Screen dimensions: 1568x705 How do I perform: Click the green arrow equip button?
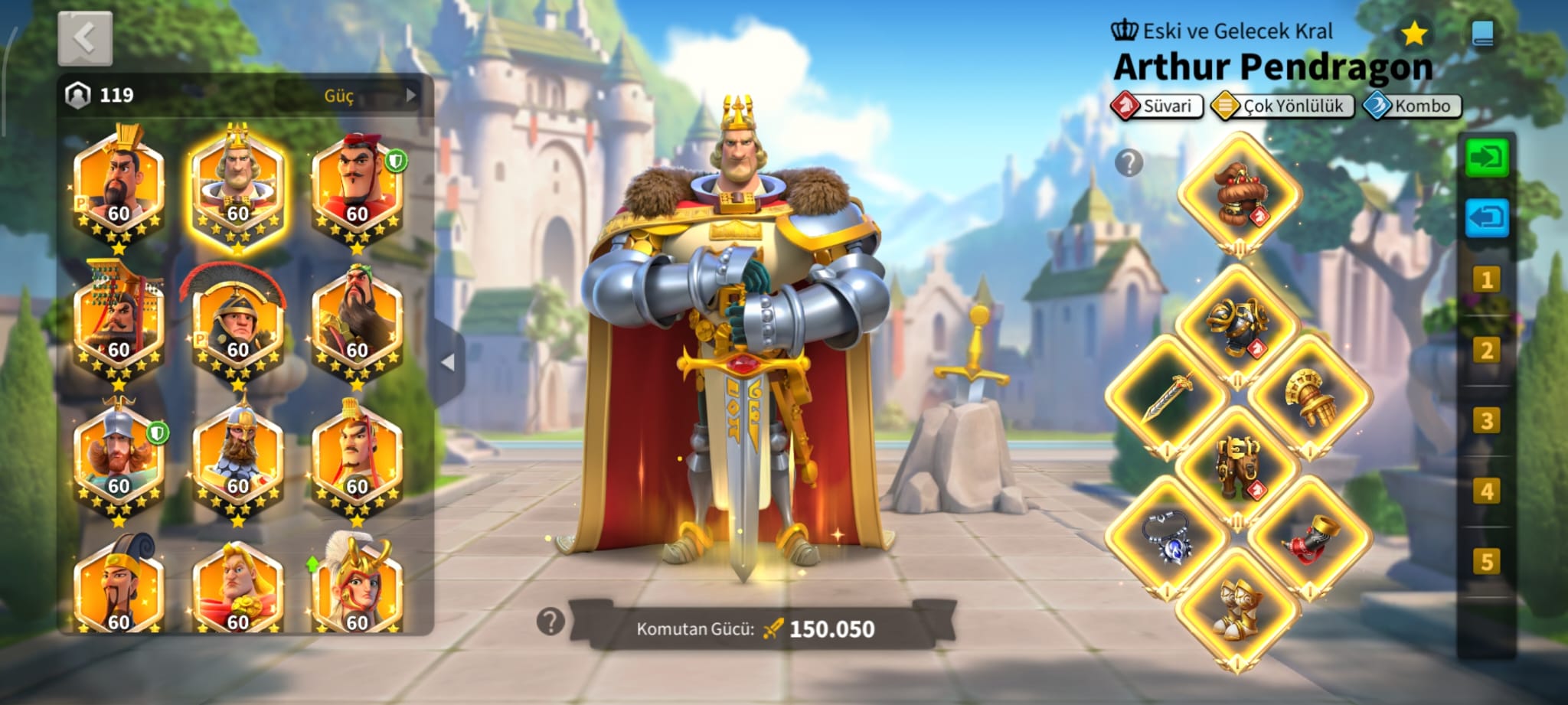1486,158
